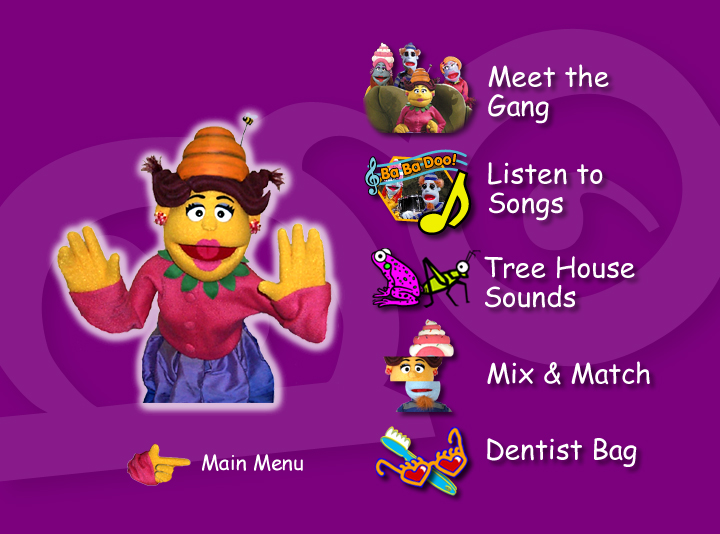Click the toothbrush and heart glasses icon
The width and height of the screenshot is (720, 534).
(x=420, y=458)
